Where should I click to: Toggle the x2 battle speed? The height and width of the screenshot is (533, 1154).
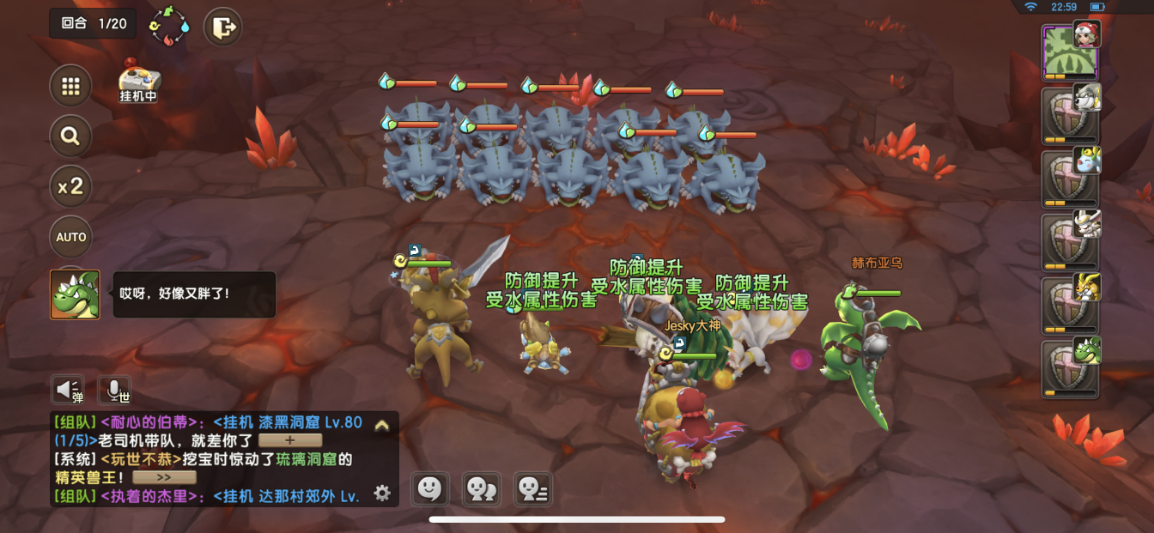(71, 186)
